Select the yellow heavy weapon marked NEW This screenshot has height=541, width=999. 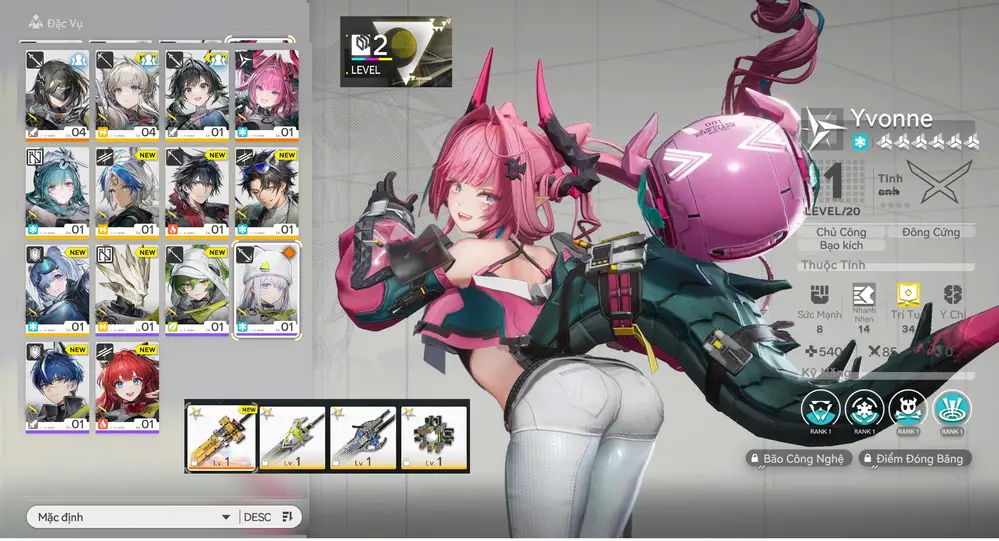pyautogui.click(x=221, y=436)
